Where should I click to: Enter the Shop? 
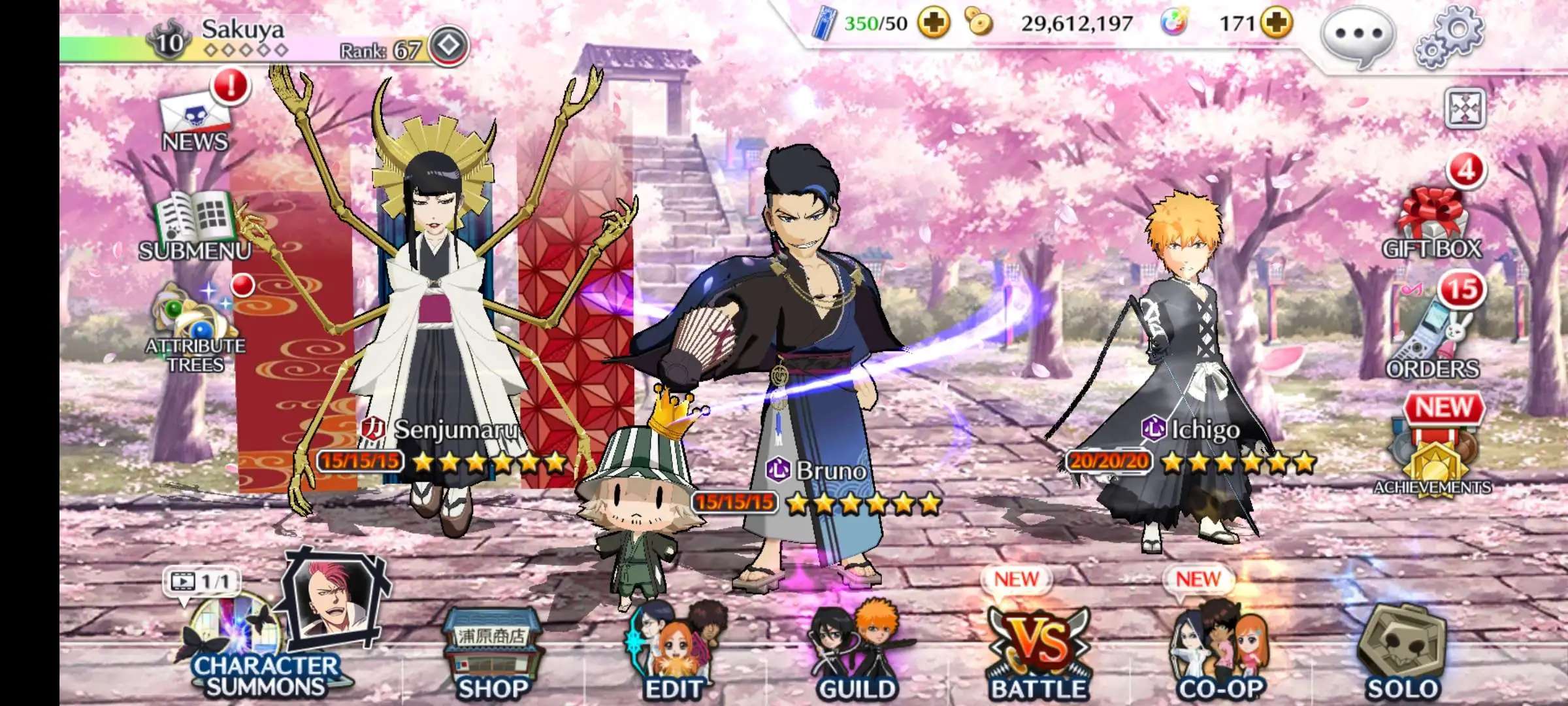coord(493,654)
